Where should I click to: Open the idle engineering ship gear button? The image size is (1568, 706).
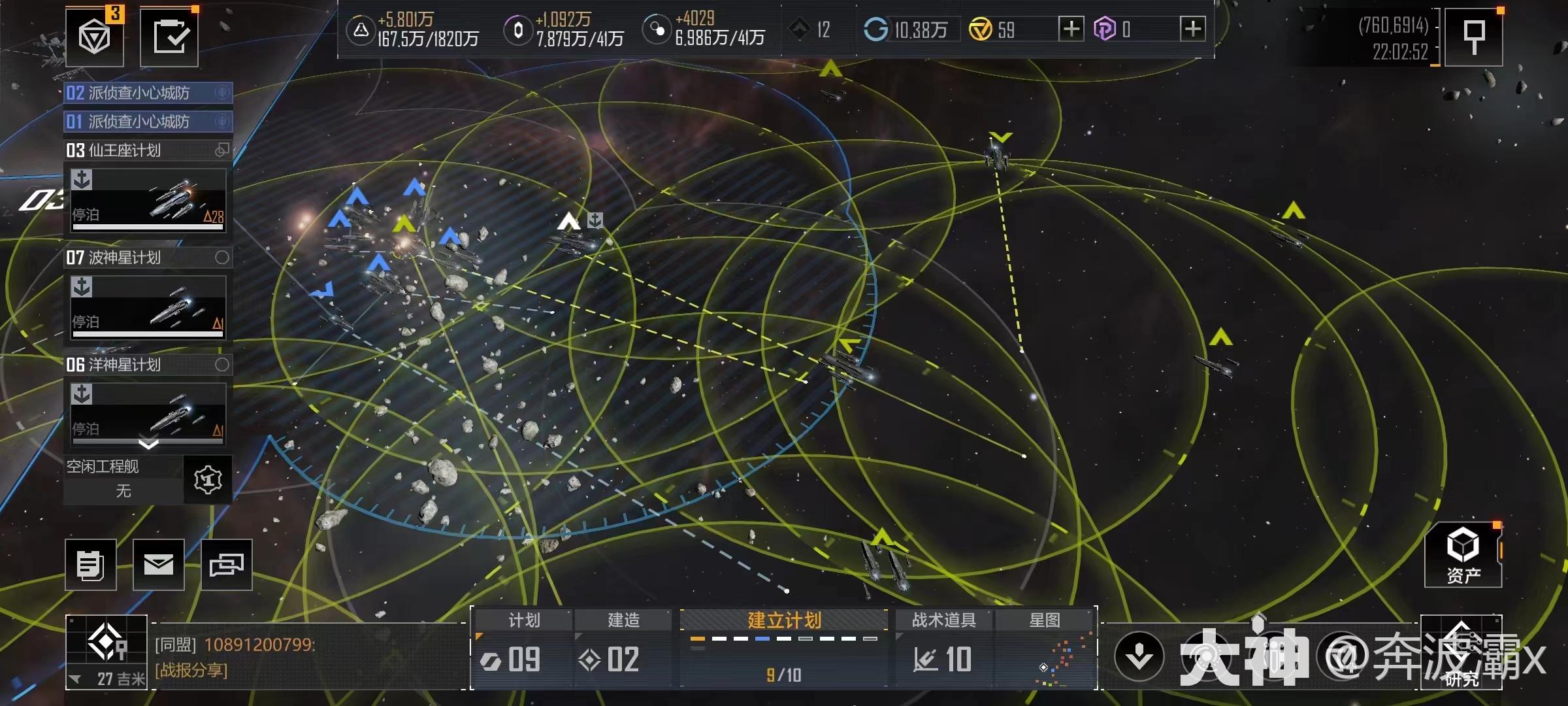(208, 480)
